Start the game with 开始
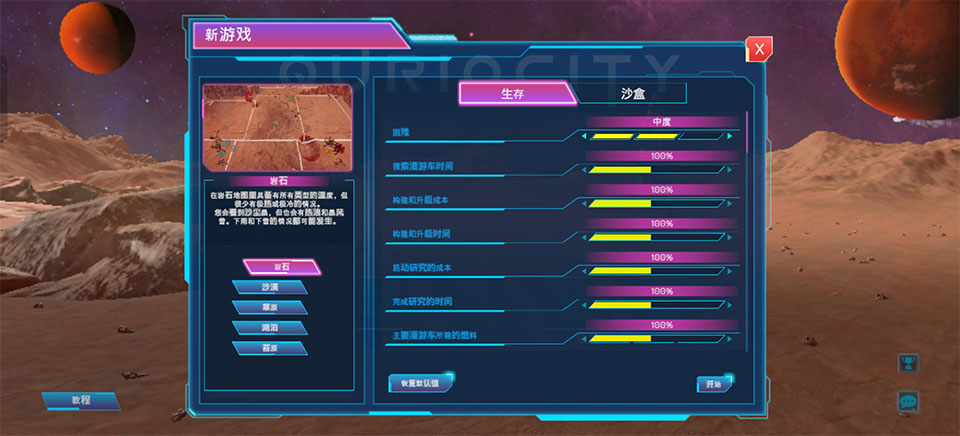Viewport: 960px width, 436px height. pyautogui.click(x=714, y=383)
